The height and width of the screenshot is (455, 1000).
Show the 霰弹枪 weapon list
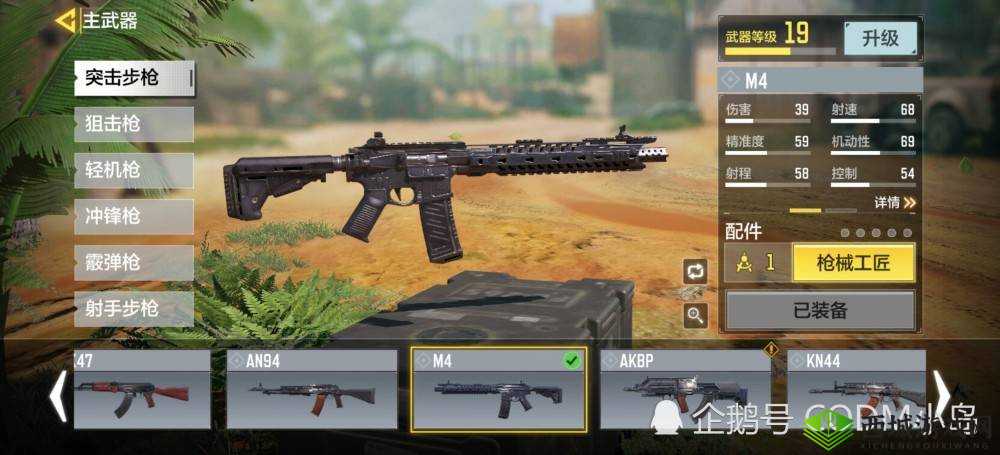tap(134, 263)
